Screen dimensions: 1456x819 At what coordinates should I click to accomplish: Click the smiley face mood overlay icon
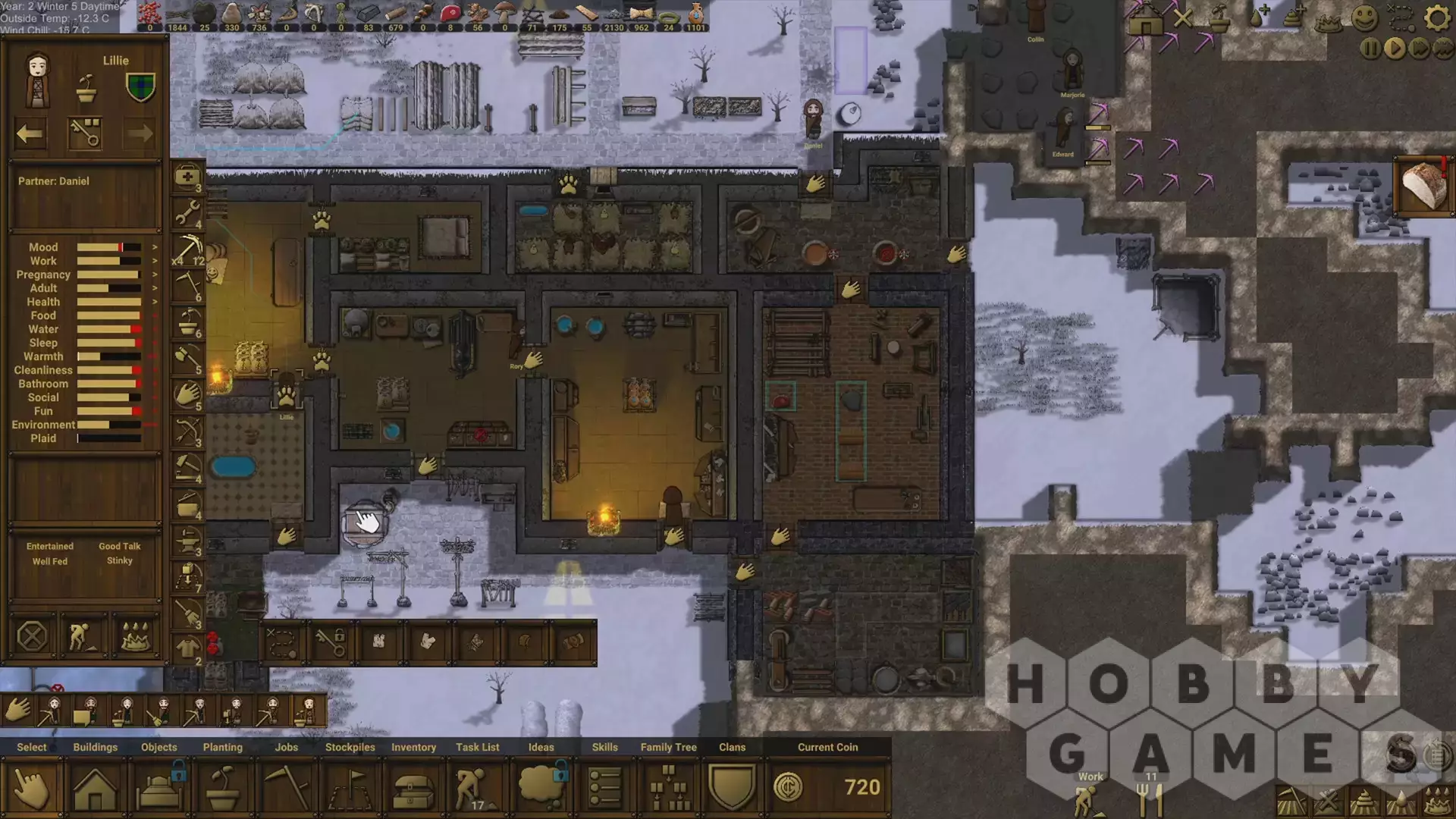tap(1364, 17)
